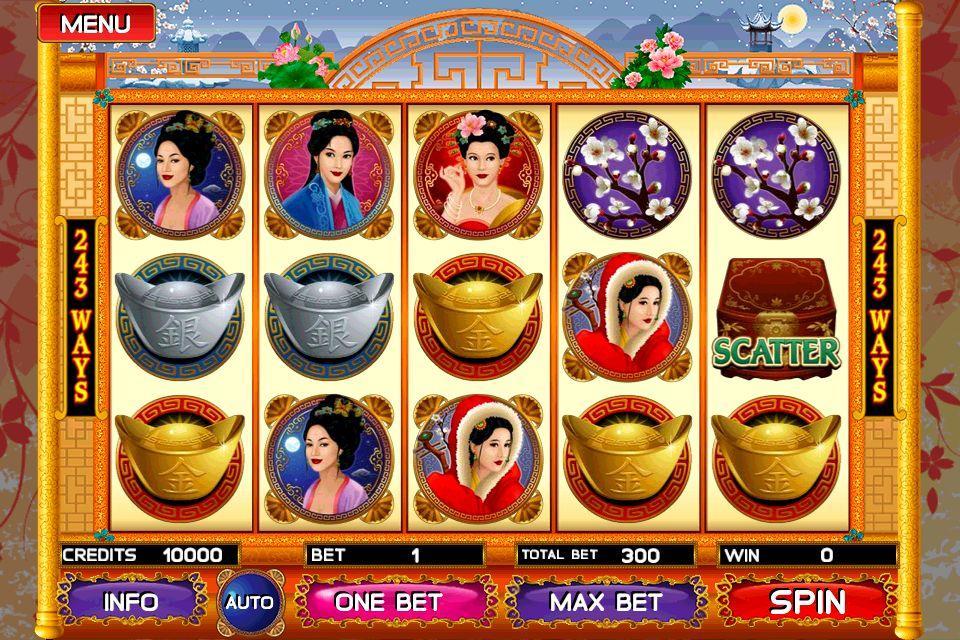Screen dimensions: 960x640
Task: Open the MENU button
Action: [x=95, y=21]
